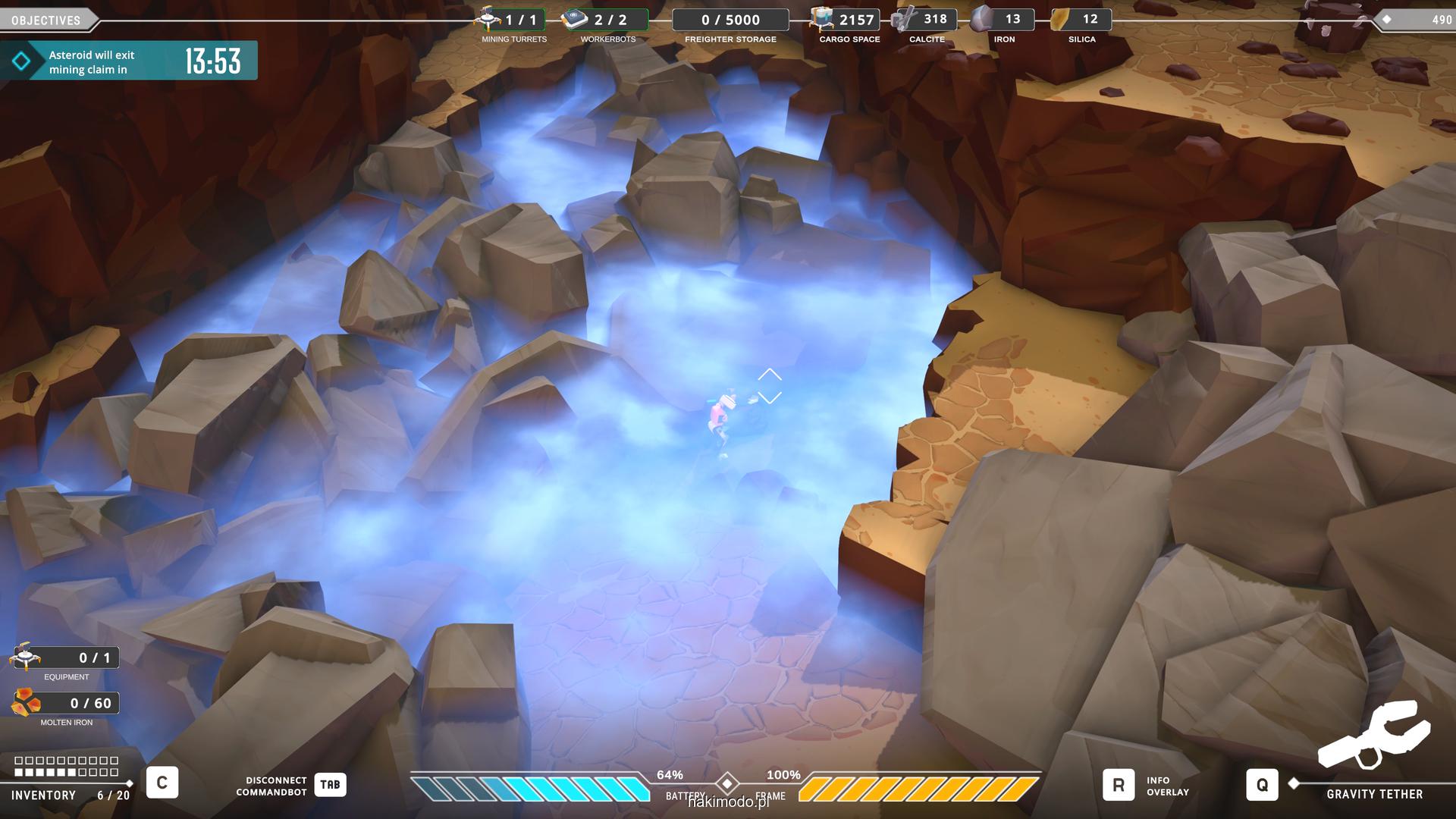This screenshot has width=1456, height=819.
Task: Open the Objectives panel
Action: coord(47,20)
